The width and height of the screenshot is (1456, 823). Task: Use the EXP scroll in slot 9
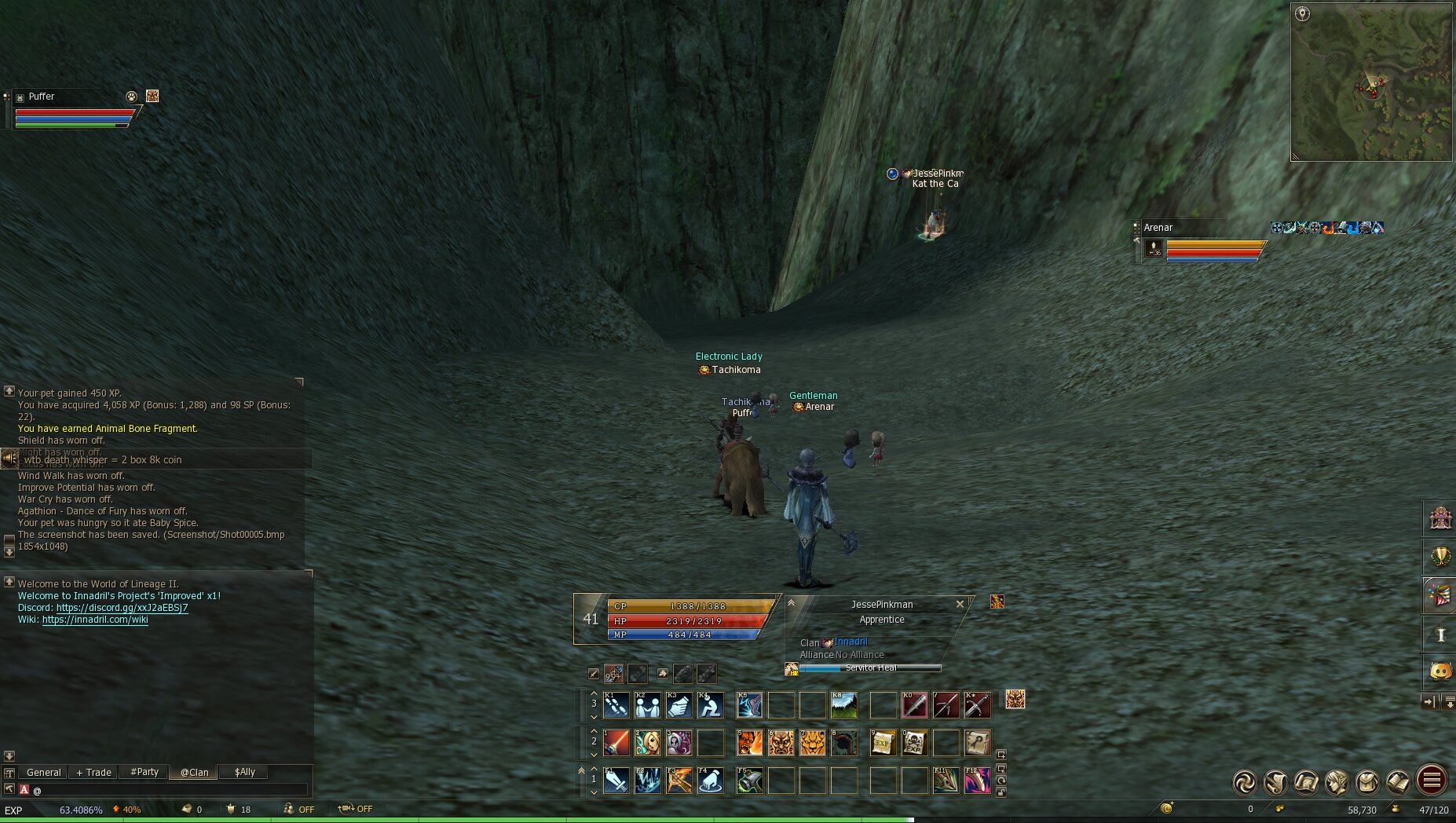pos(883,742)
